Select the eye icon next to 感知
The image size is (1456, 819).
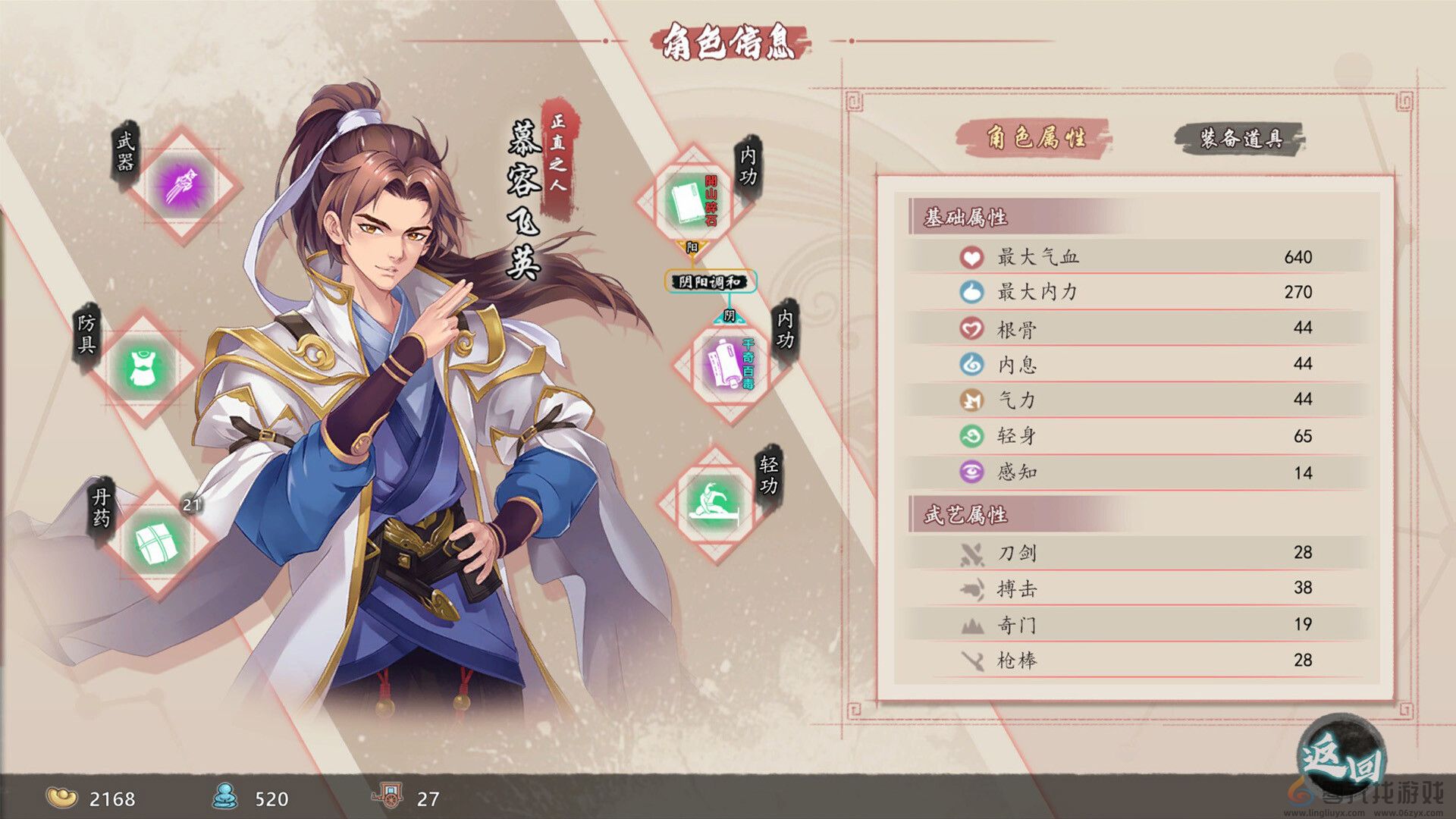coord(973,471)
